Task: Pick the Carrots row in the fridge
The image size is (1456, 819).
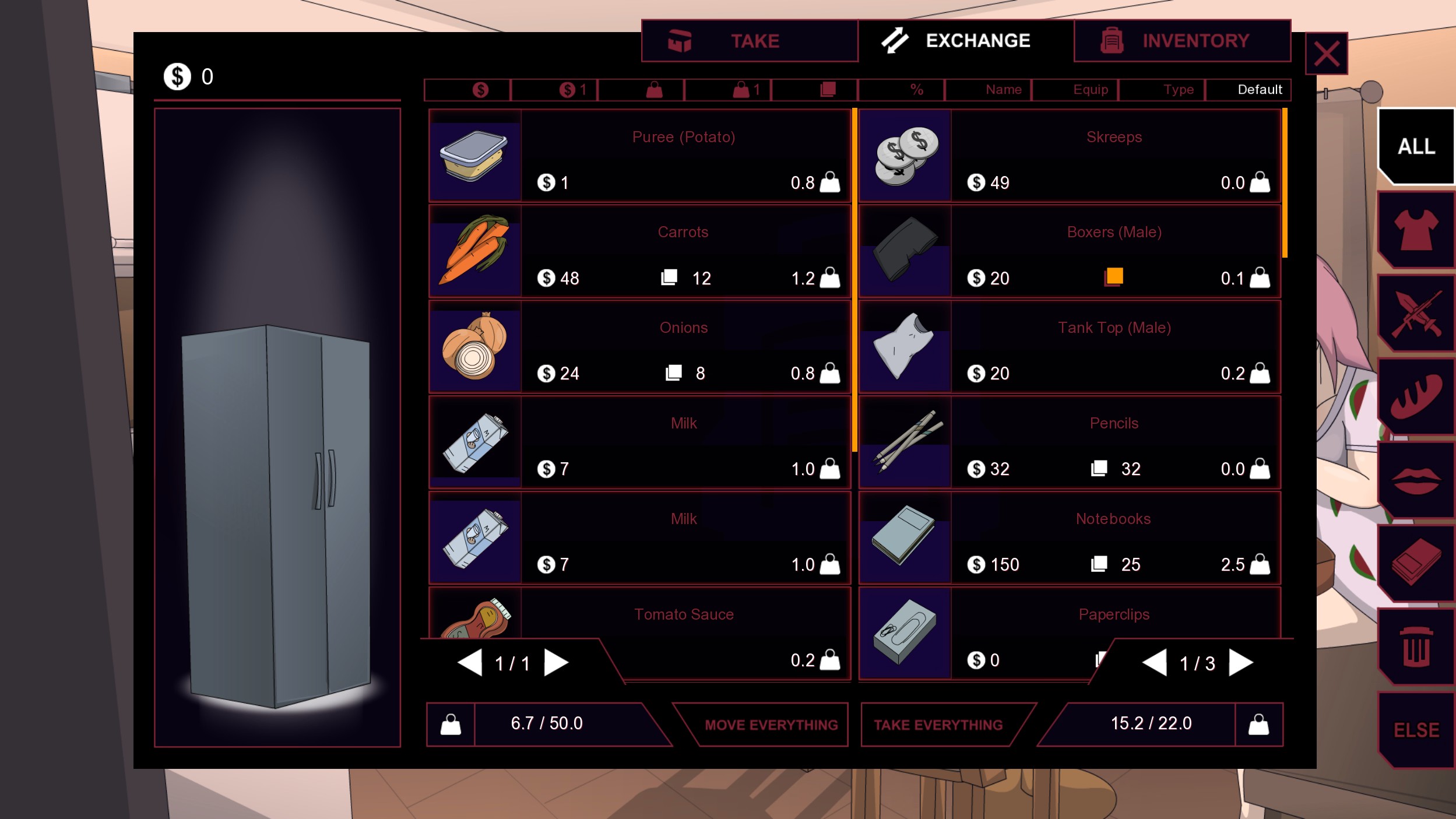Action: point(639,252)
